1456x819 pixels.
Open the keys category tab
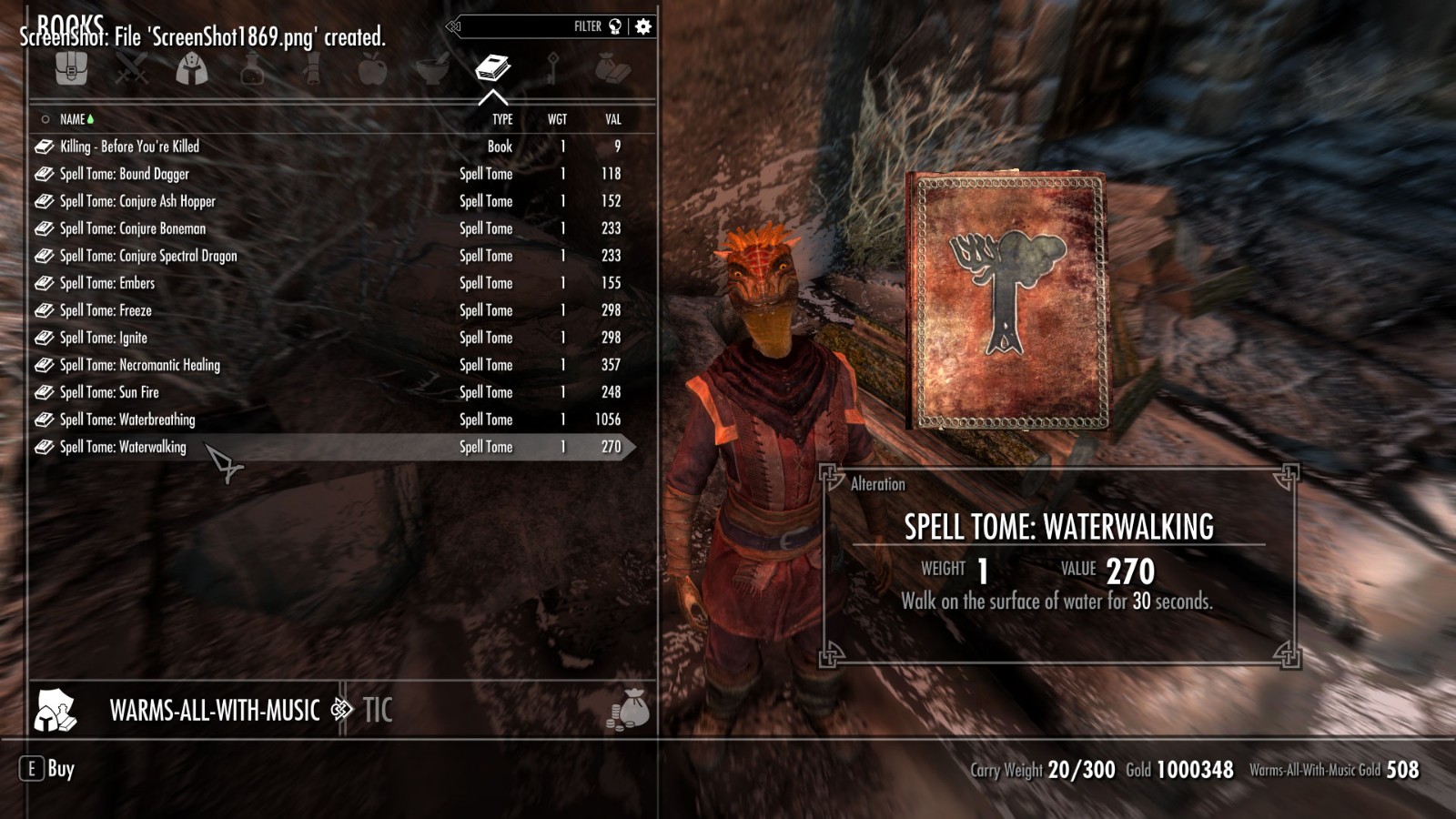pyautogui.click(x=552, y=69)
